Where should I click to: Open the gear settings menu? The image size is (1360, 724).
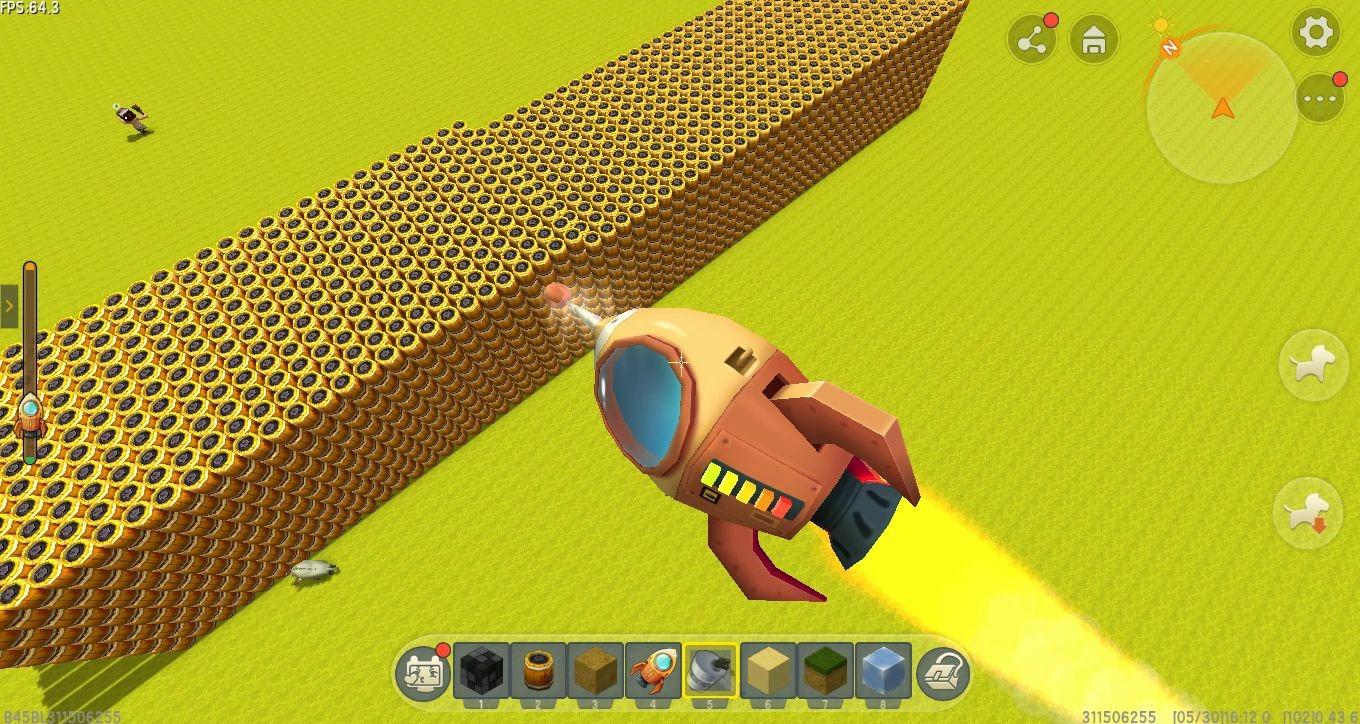tap(1316, 33)
